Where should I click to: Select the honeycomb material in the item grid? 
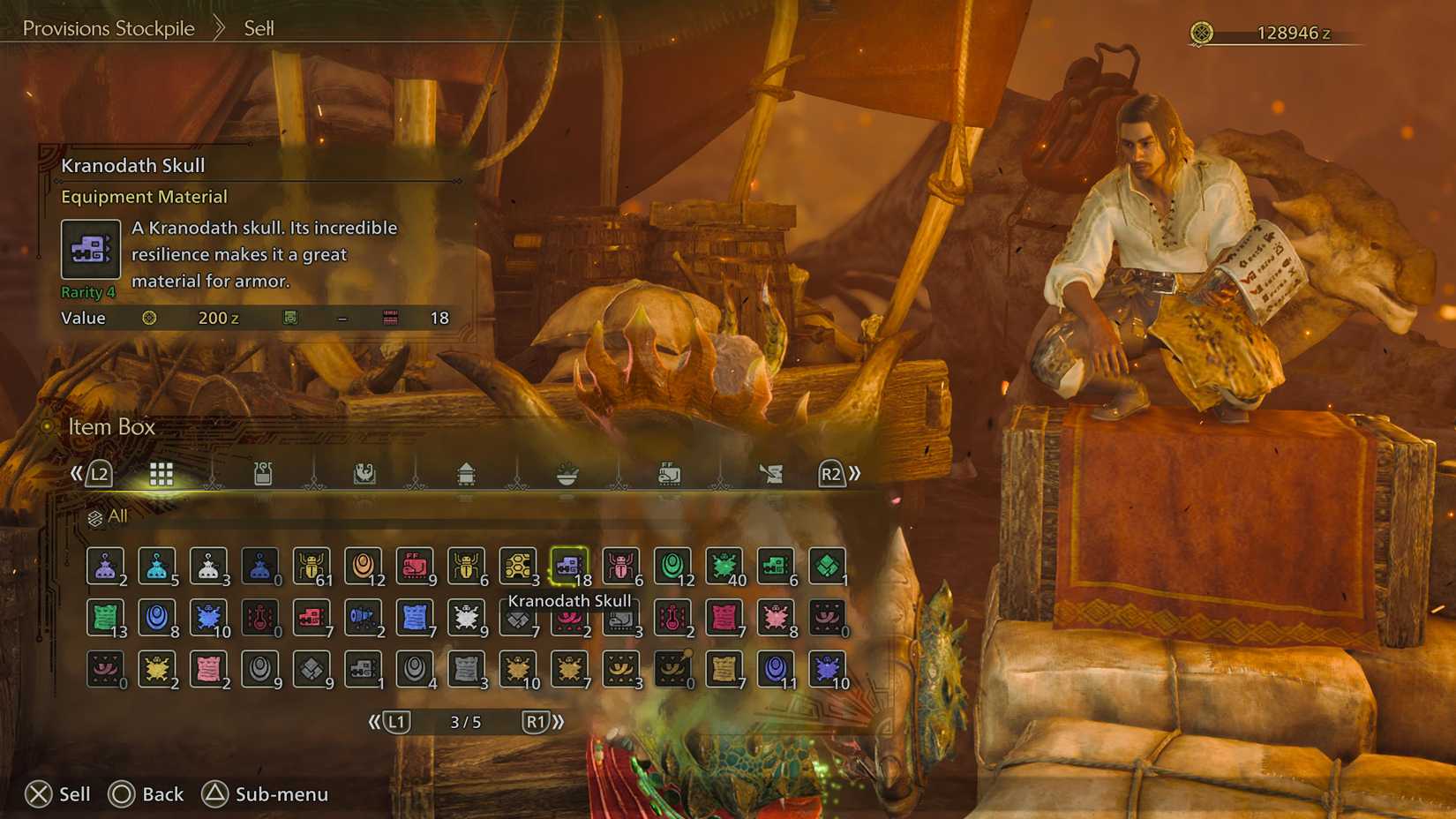point(517,567)
